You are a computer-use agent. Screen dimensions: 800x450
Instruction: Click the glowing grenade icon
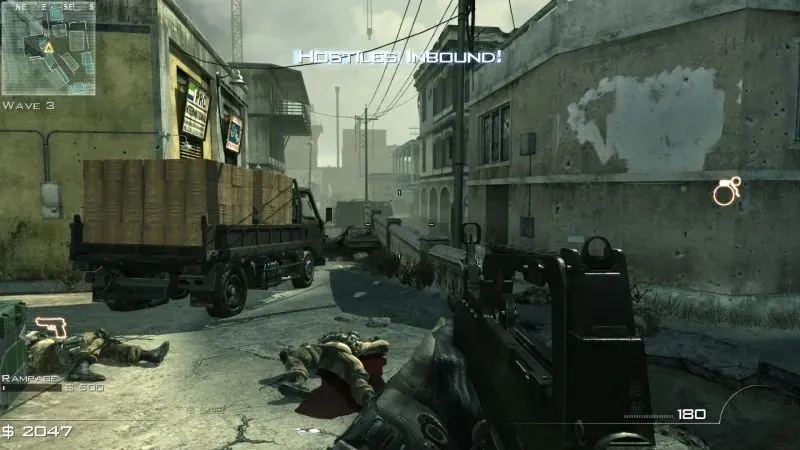[x=725, y=191]
